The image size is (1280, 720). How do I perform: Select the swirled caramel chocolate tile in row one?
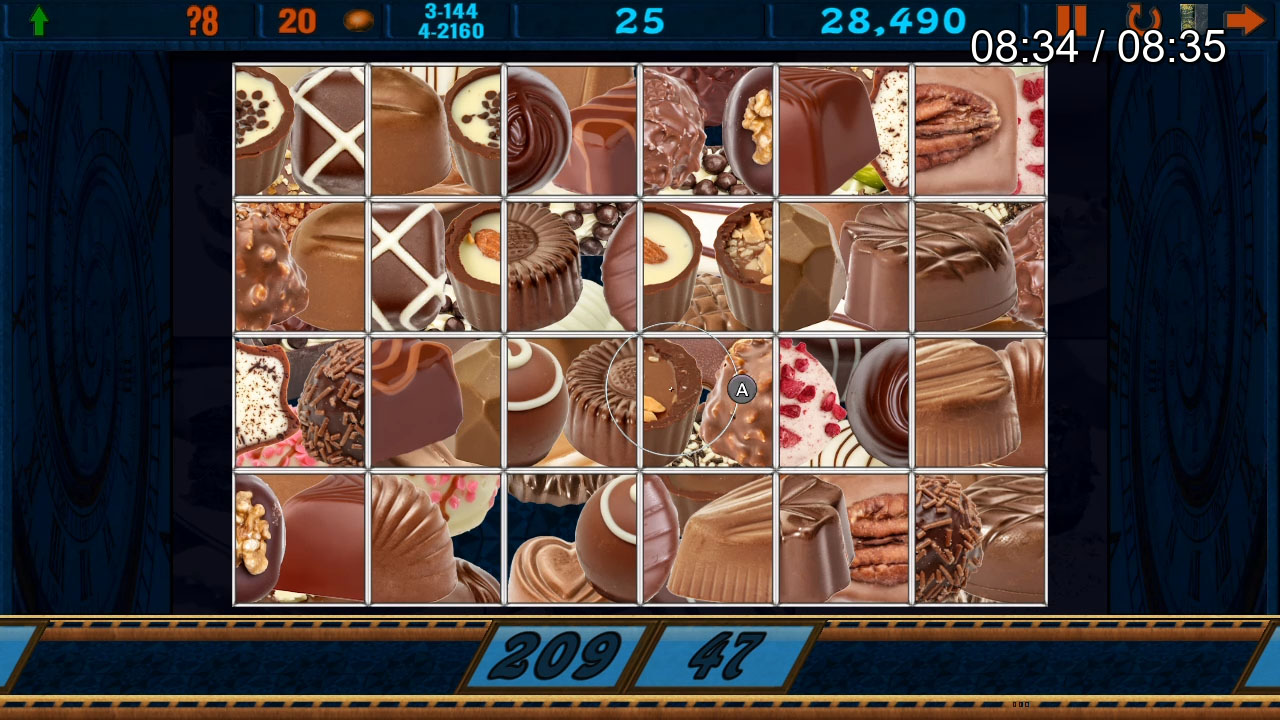pyautogui.click(x=570, y=128)
